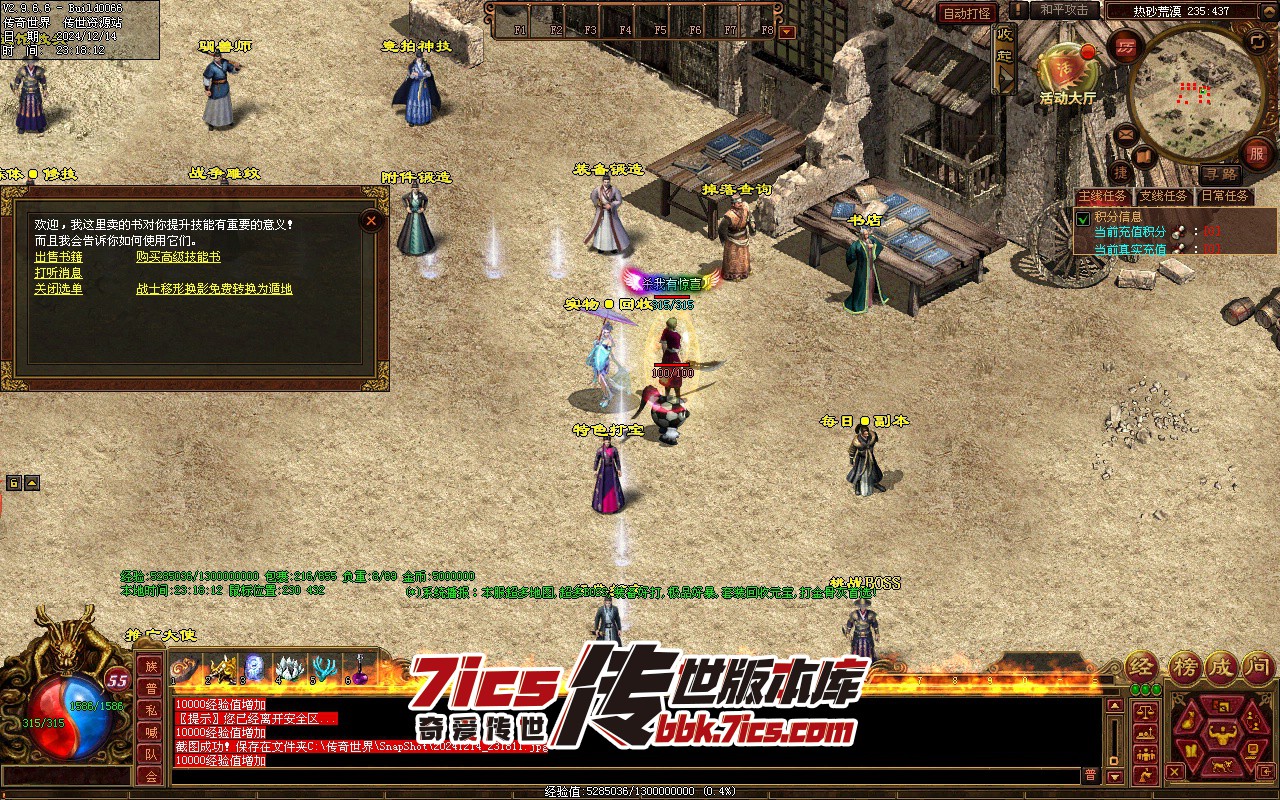Close the book shop dialogue window
This screenshot has height=800, width=1280.
[371, 220]
